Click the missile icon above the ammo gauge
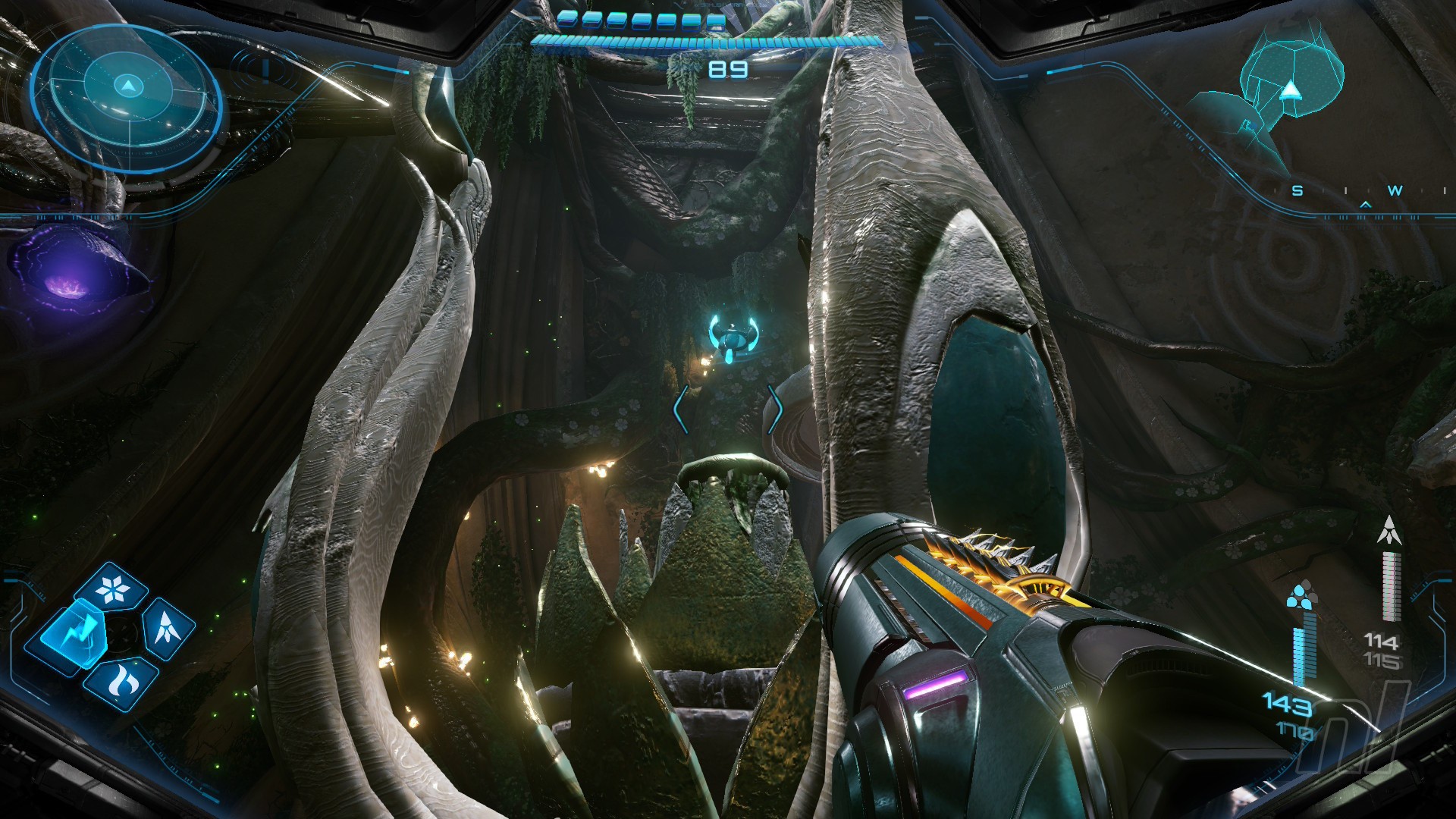Image resolution: width=1456 pixels, height=819 pixels. click(x=1389, y=530)
